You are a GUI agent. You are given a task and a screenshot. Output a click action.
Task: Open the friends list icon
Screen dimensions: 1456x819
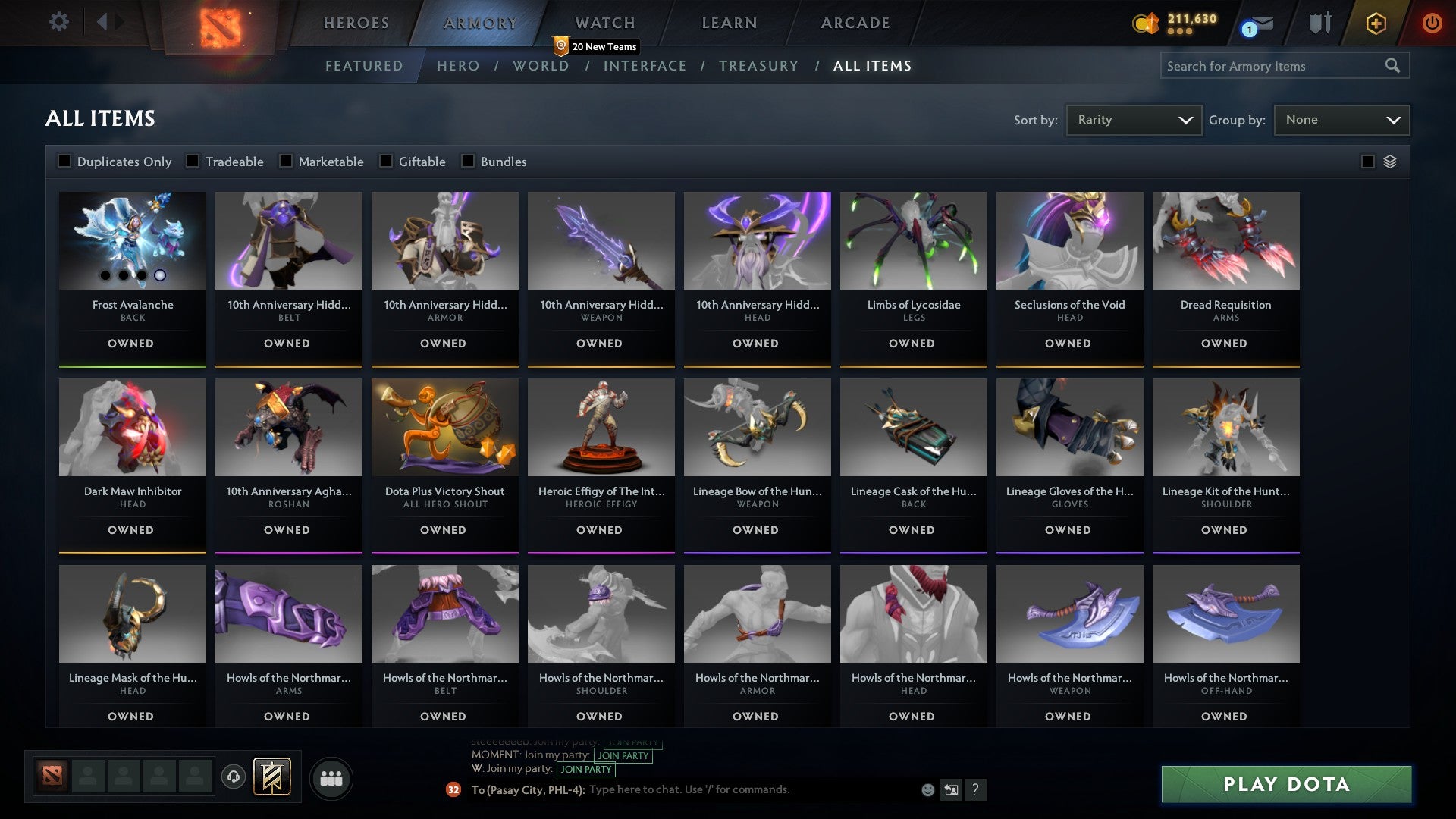331,777
